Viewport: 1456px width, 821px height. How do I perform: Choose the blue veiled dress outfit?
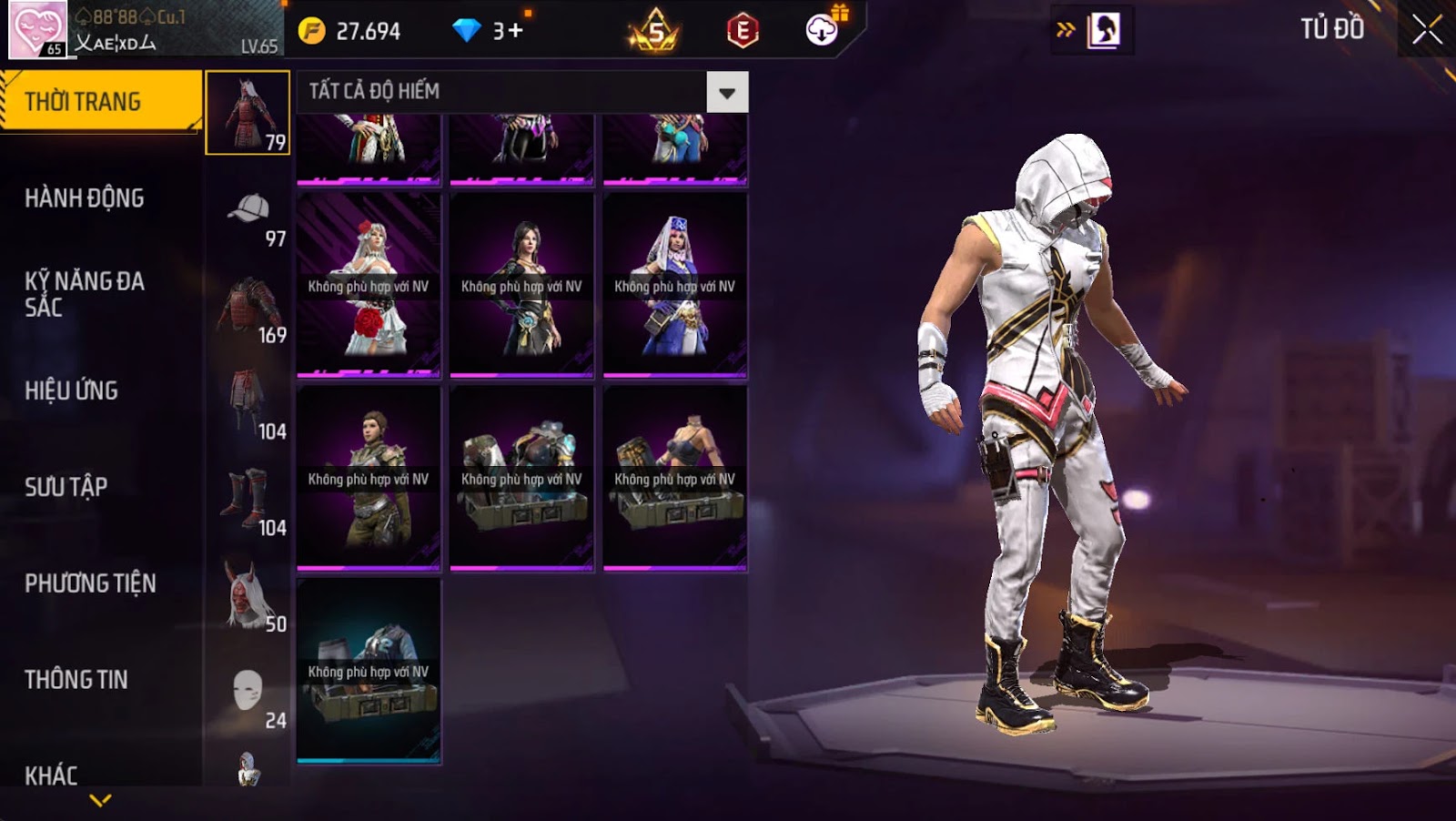(x=674, y=286)
